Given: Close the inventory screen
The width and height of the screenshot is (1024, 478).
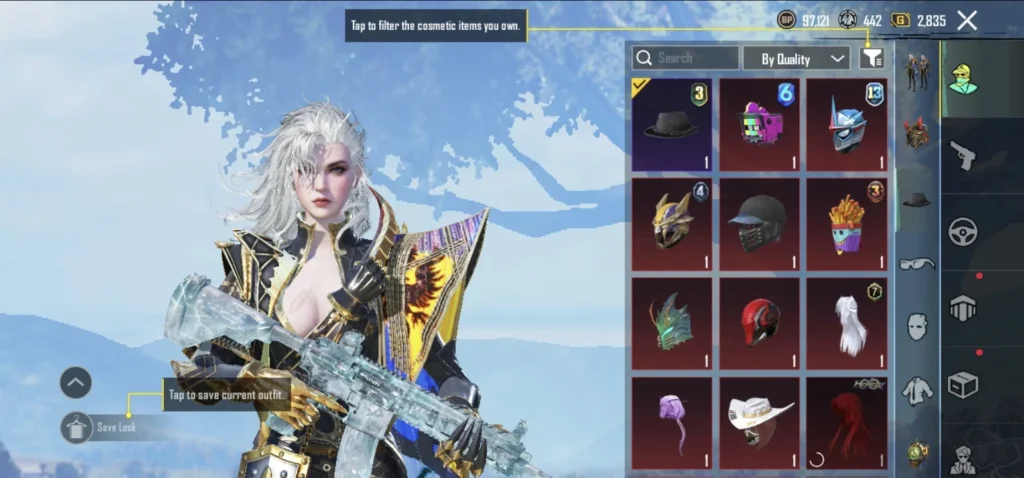Looking at the screenshot, I should 967,20.
